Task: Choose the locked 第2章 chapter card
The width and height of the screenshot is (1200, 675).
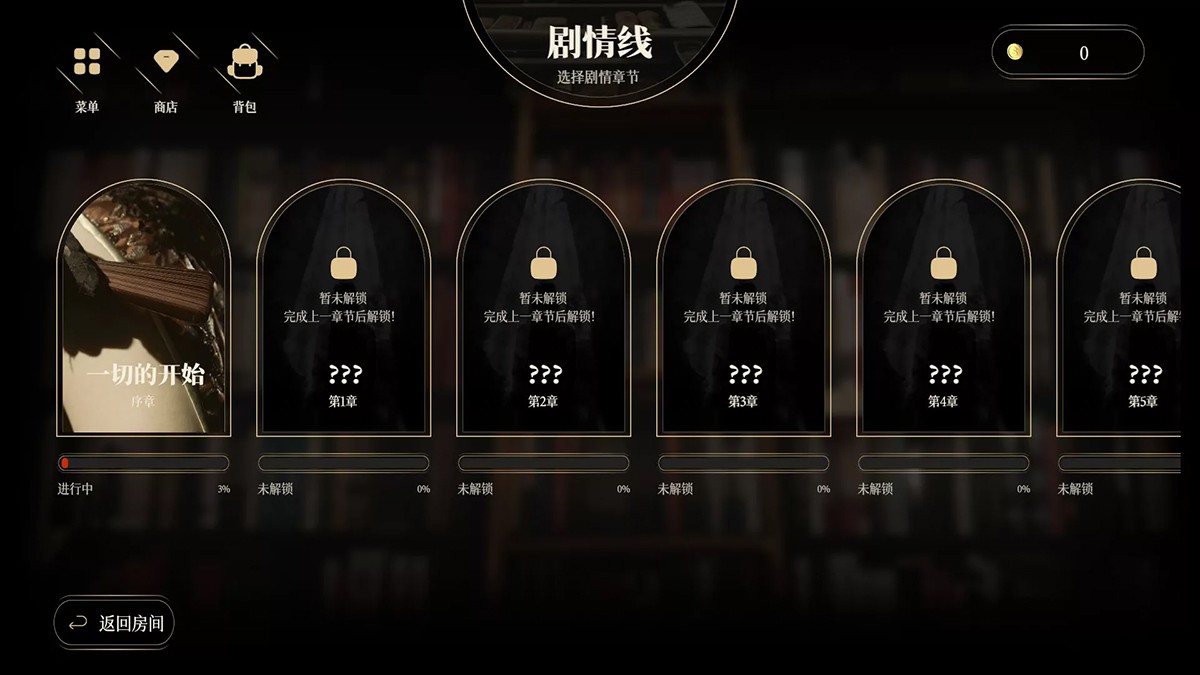Action: (543, 310)
